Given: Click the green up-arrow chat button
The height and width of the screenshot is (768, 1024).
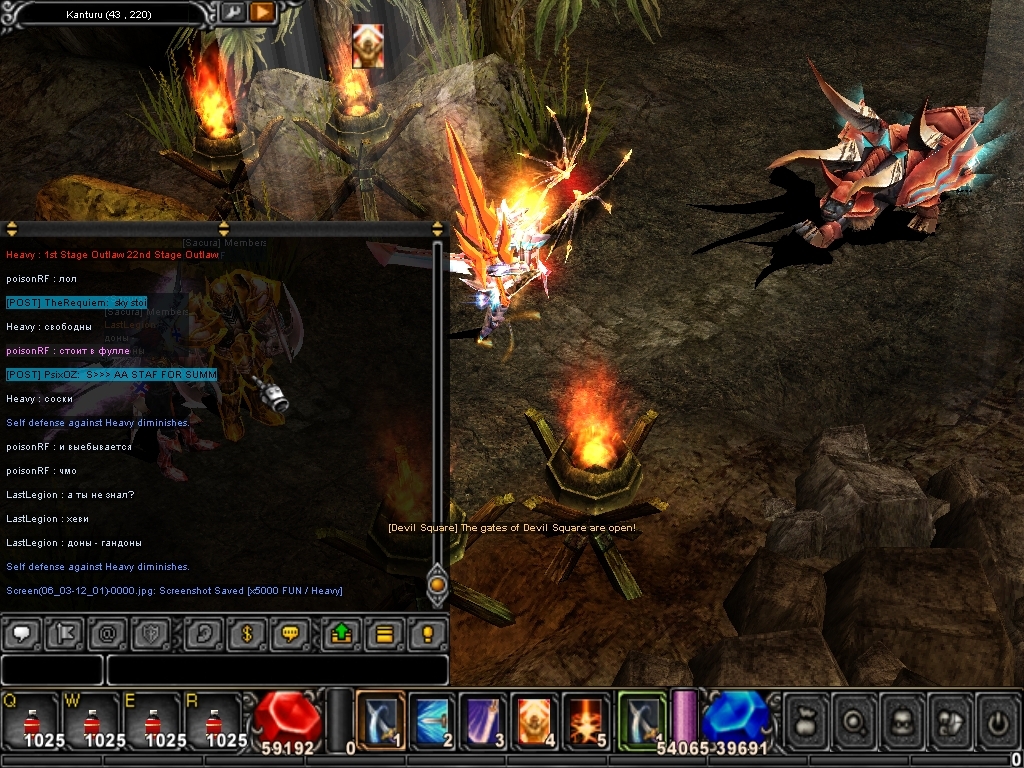Looking at the screenshot, I should pos(342,634).
